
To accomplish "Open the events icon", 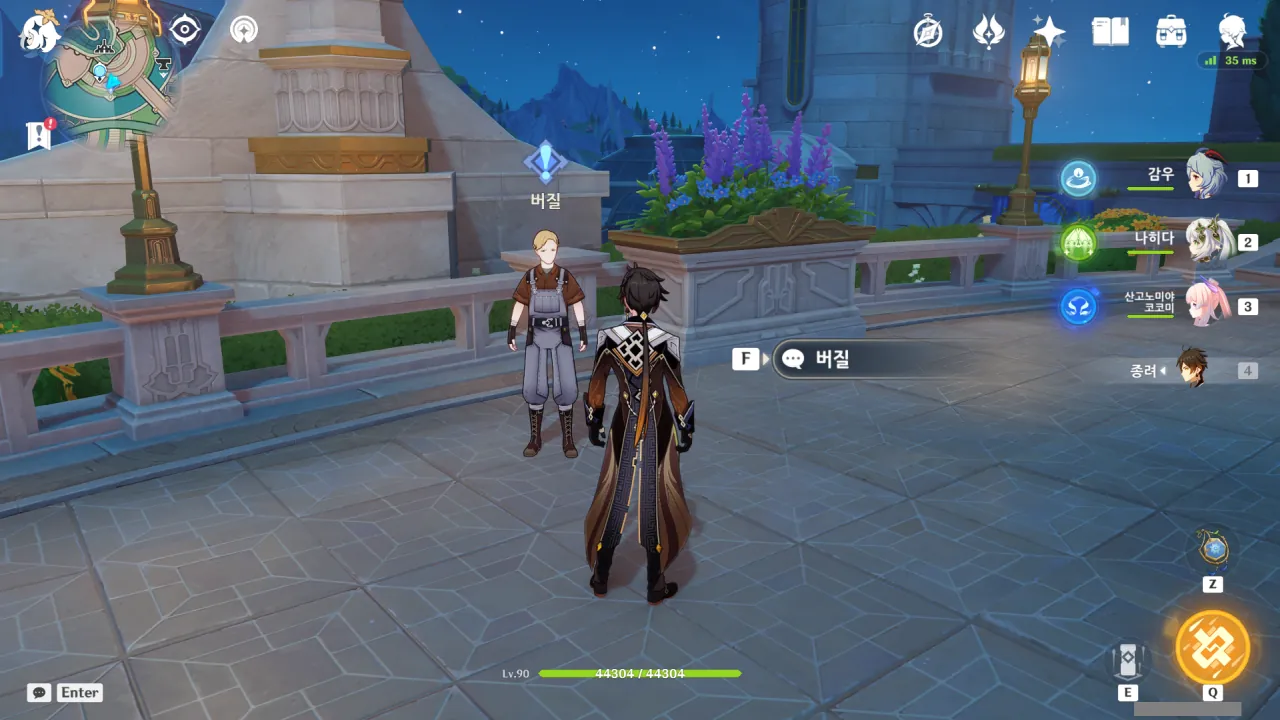I will pyautogui.click(x=989, y=32).
